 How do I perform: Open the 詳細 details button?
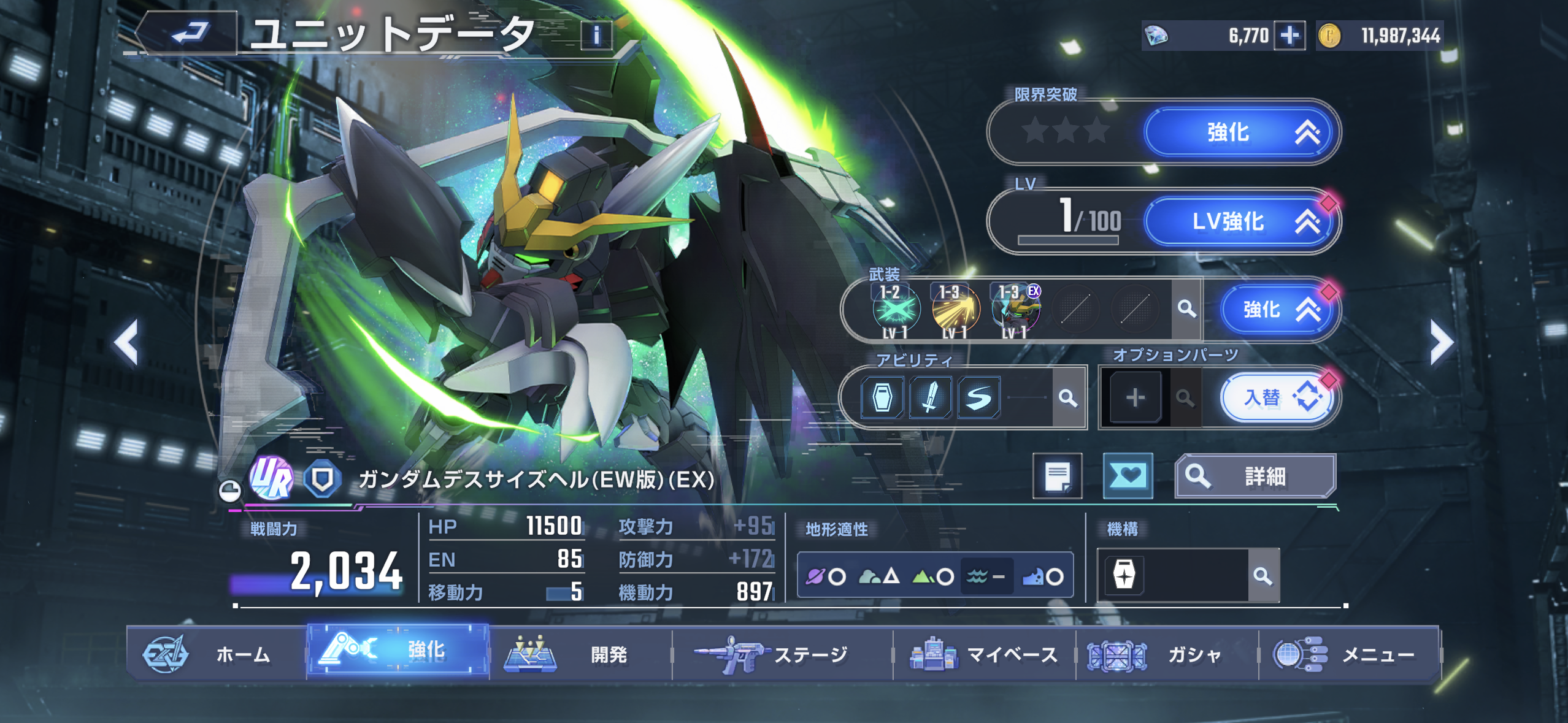click(x=1255, y=476)
